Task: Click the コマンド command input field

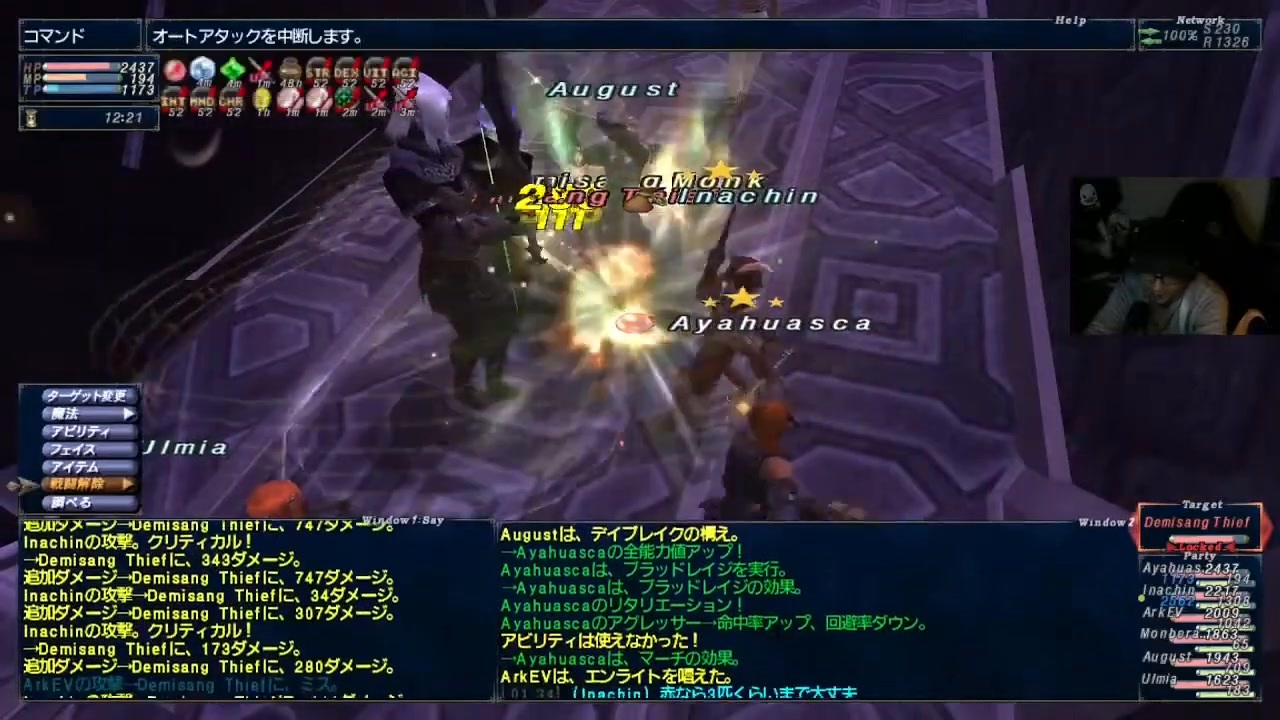Action: pos(75,36)
